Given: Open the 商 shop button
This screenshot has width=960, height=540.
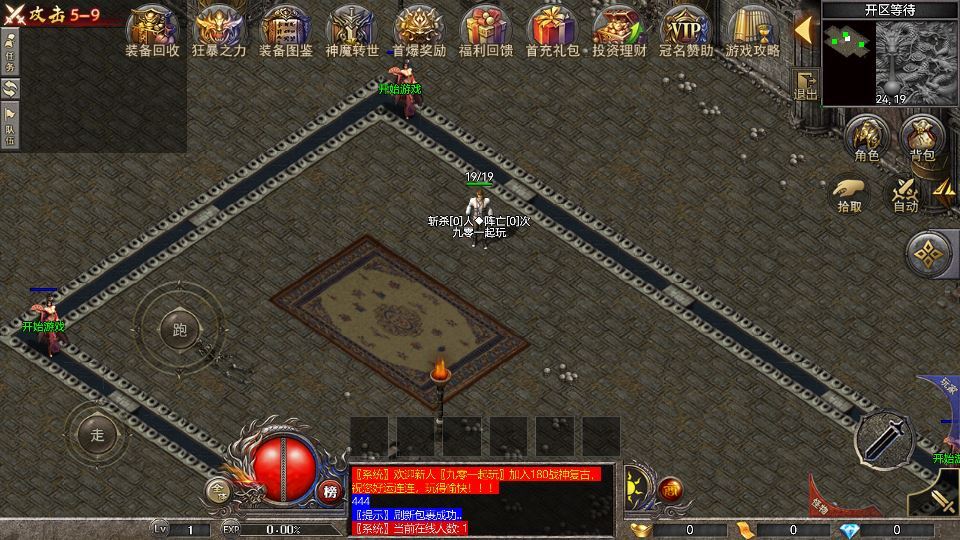Looking at the screenshot, I should (x=669, y=489).
